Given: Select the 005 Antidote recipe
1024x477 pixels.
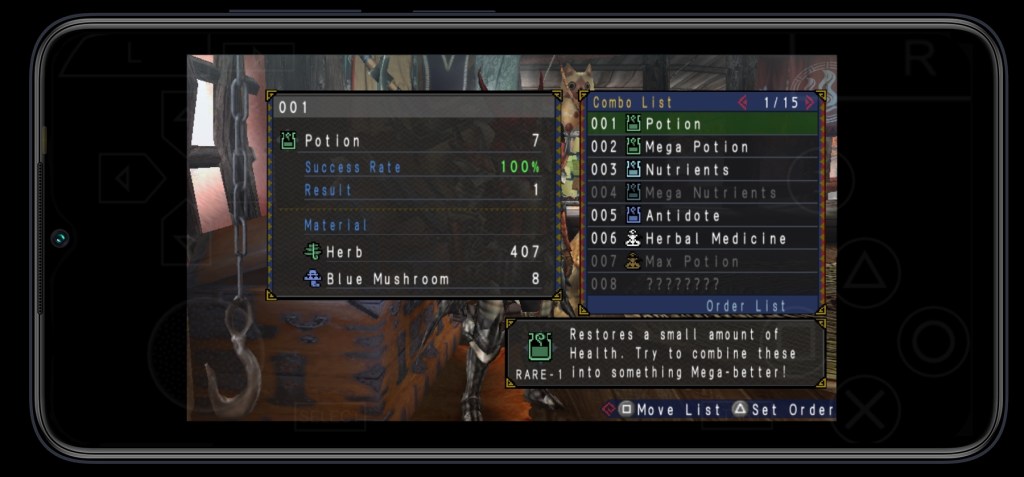Looking at the screenshot, I should point(702,216).
